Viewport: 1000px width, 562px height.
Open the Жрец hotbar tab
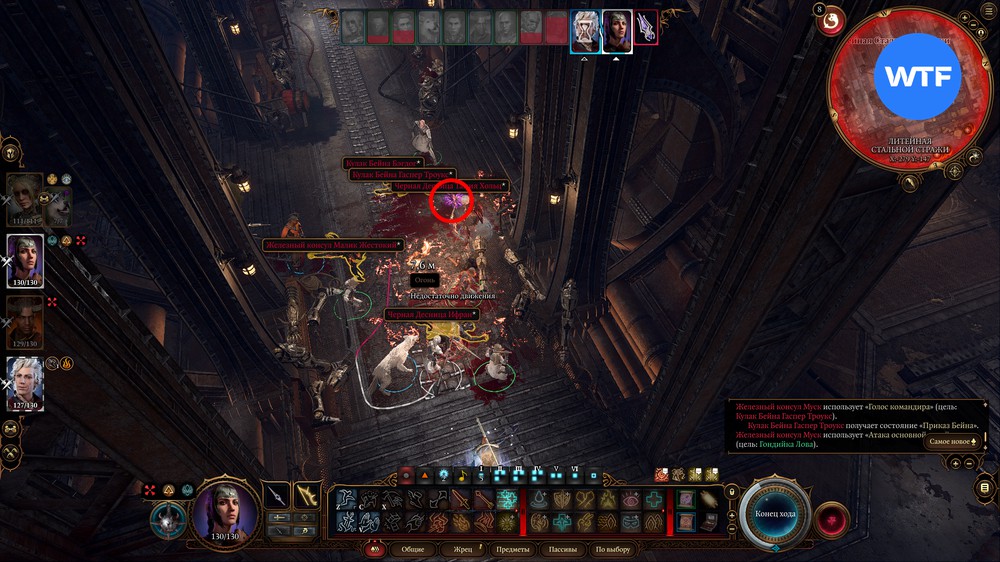pyautogui.click(x=463, y=549)
